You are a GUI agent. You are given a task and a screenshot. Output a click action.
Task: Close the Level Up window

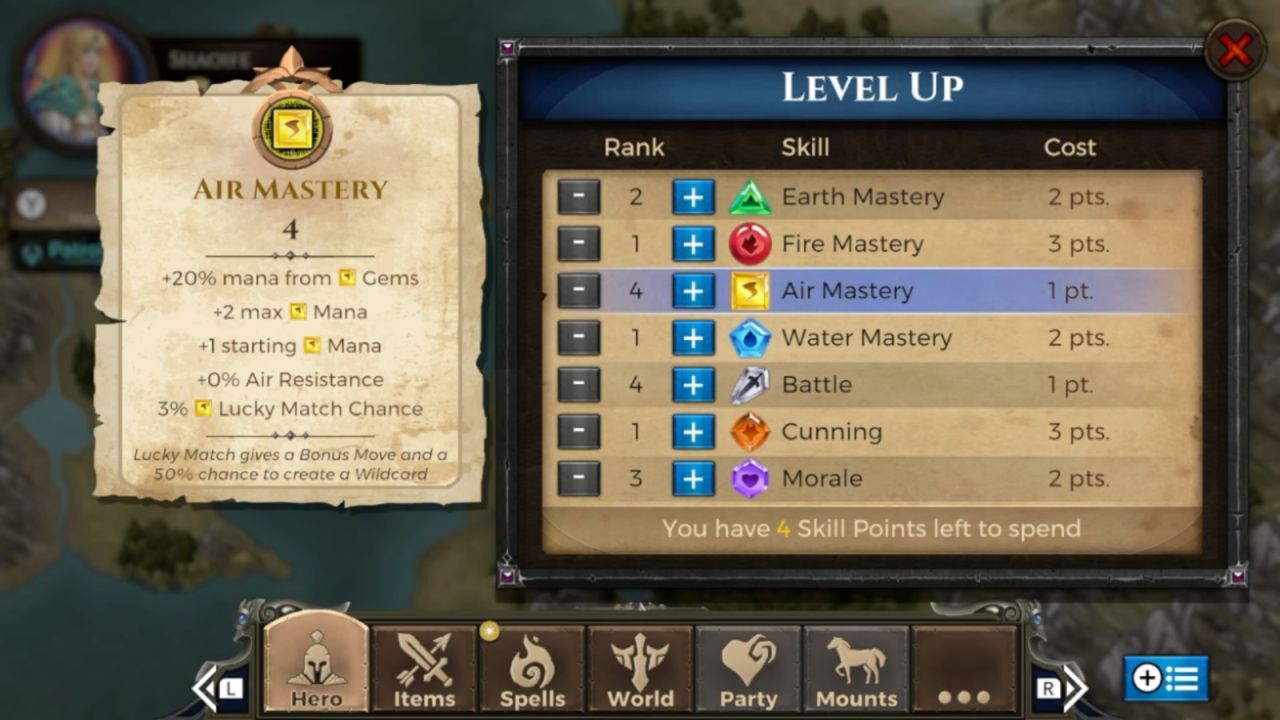(1235, 50)
